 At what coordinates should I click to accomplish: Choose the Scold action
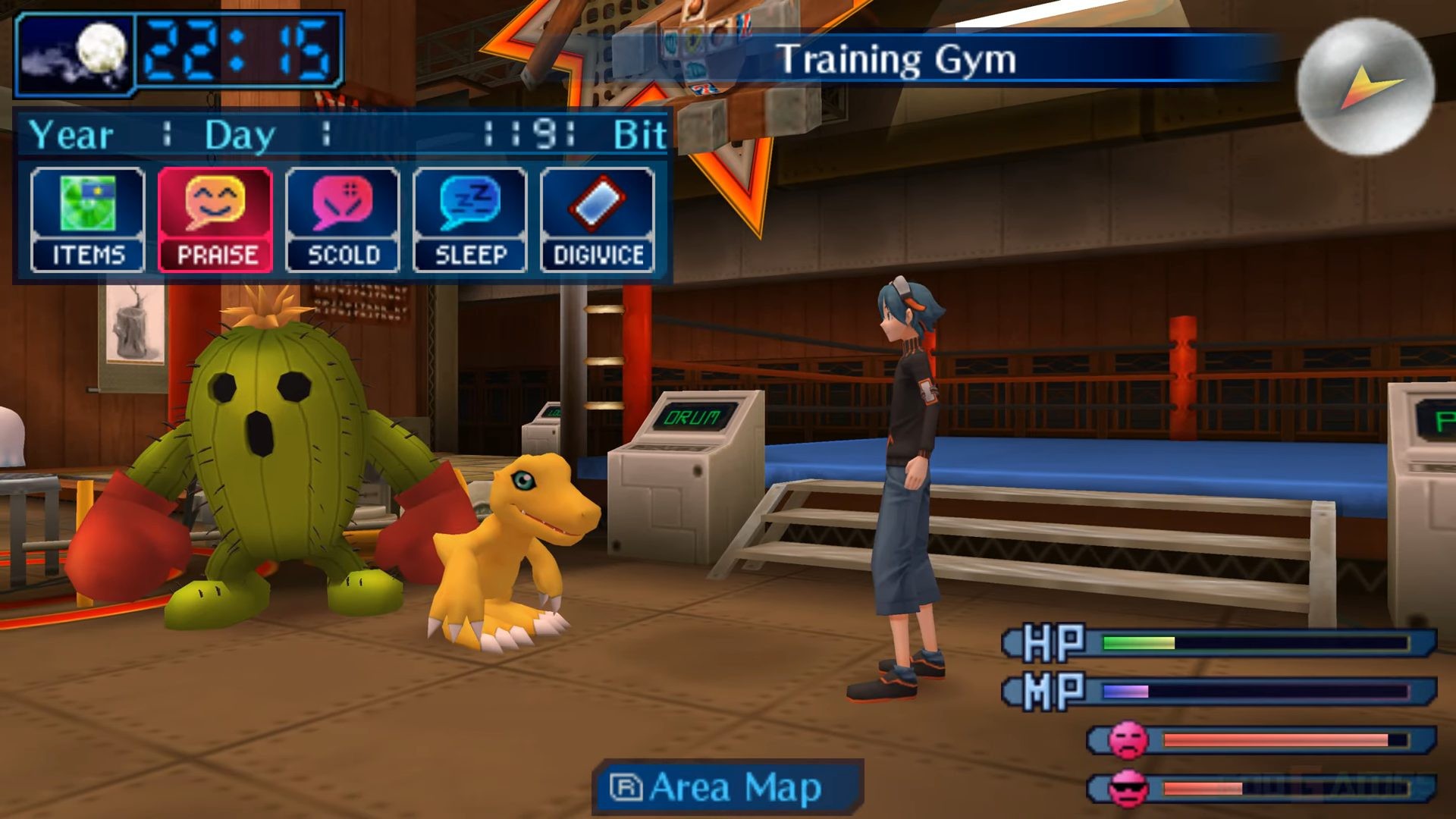[x=343, y=220]
